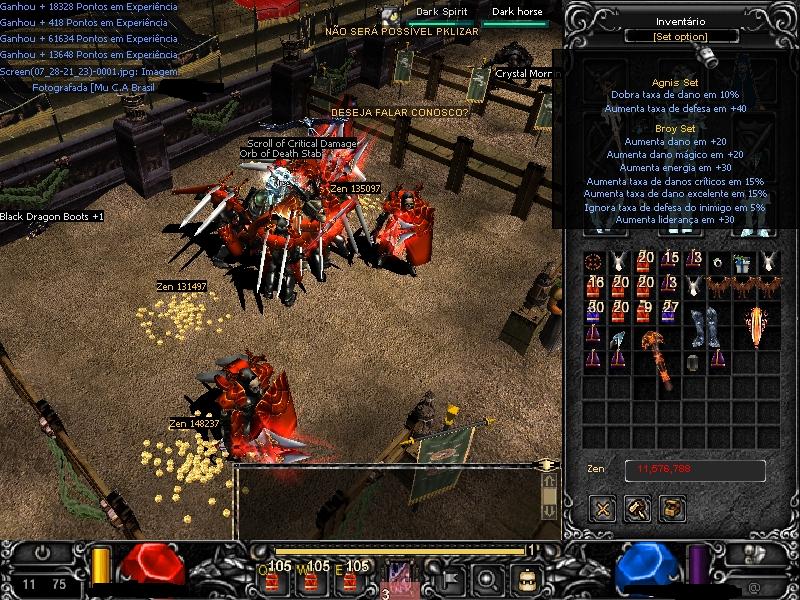
Task: Click the power button on bottom bar
Action: pyautogui.click(x=42, y=552)
